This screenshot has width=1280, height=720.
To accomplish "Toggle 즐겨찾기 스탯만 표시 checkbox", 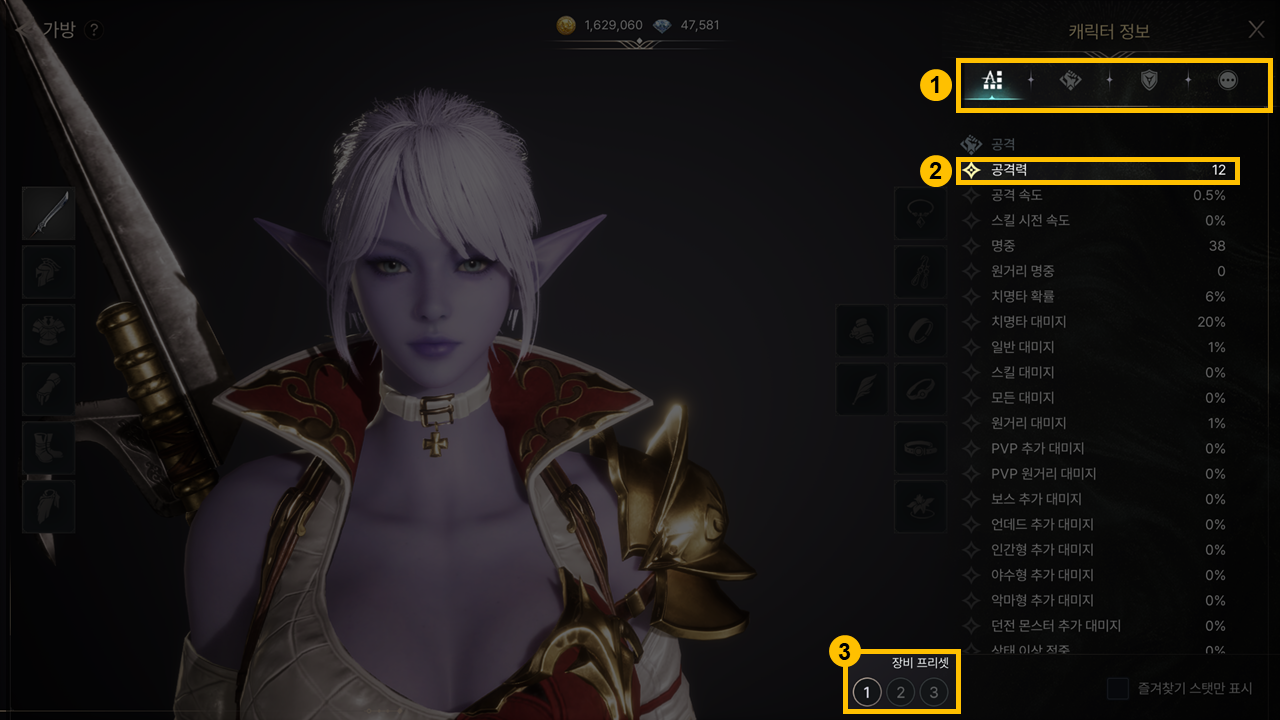I will (1118, 689).
